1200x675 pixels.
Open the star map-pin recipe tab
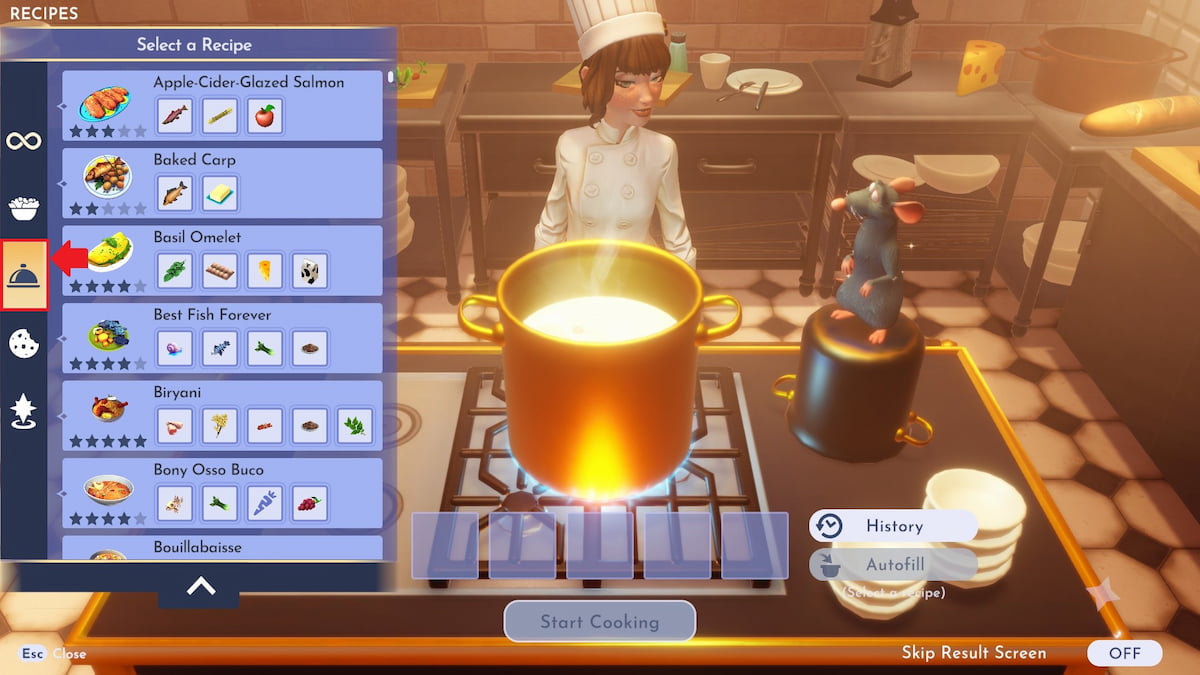pos(24,411)
